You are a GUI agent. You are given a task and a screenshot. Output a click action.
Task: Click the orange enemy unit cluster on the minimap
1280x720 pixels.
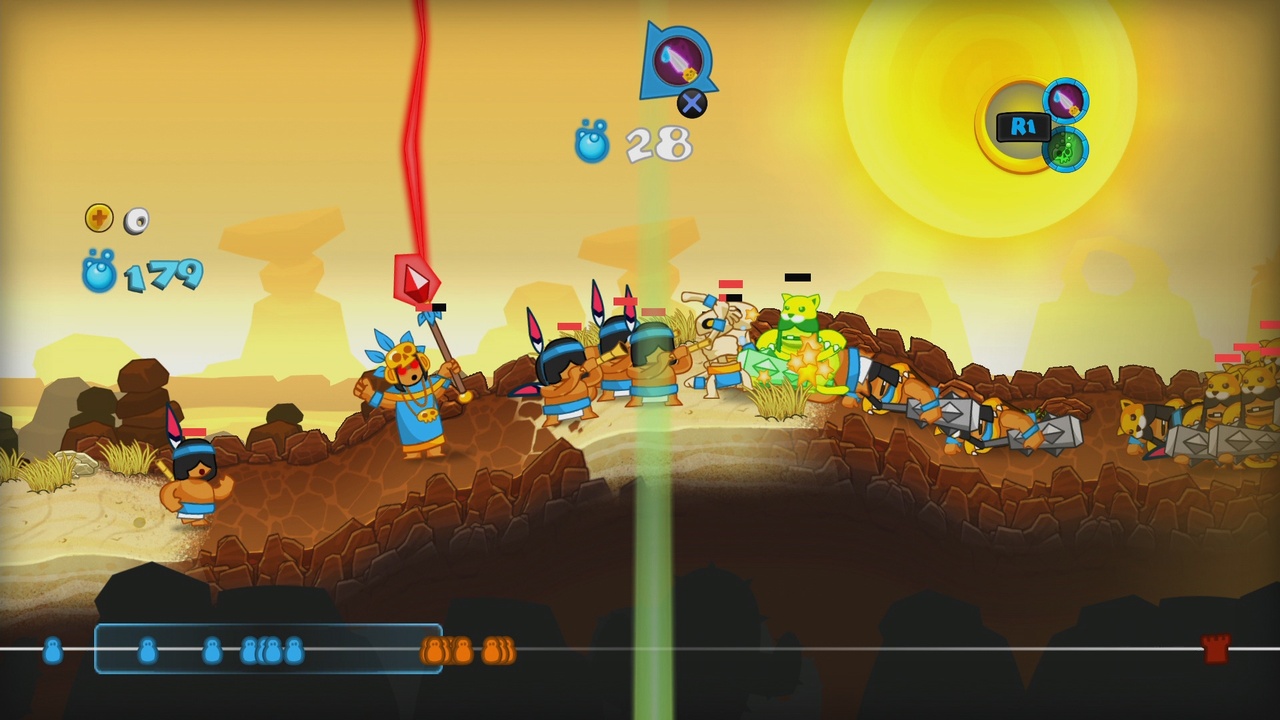pyautogui.click(x=467, y=651)
